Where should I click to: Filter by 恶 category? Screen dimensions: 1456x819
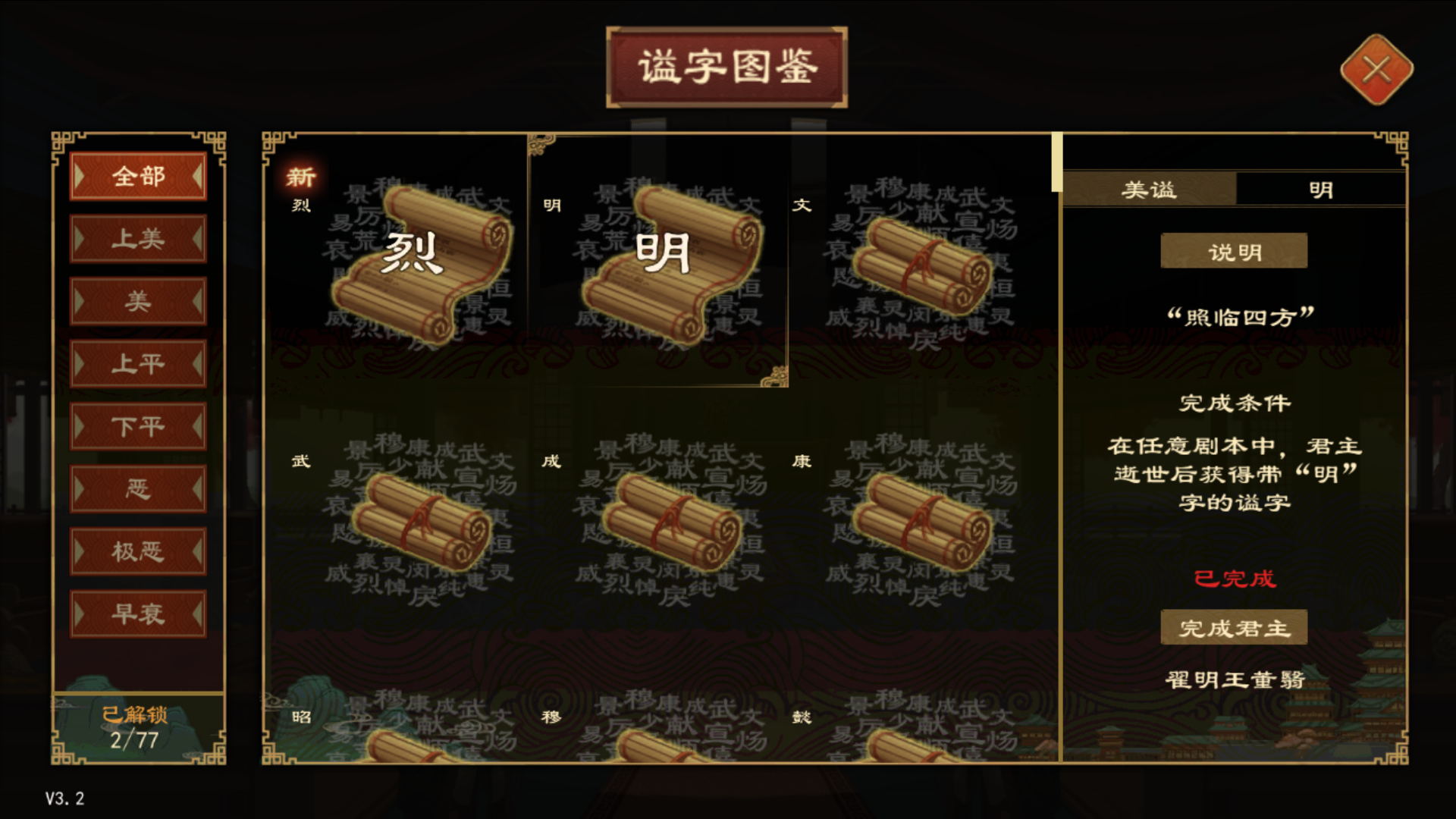[x=137, y=488]
